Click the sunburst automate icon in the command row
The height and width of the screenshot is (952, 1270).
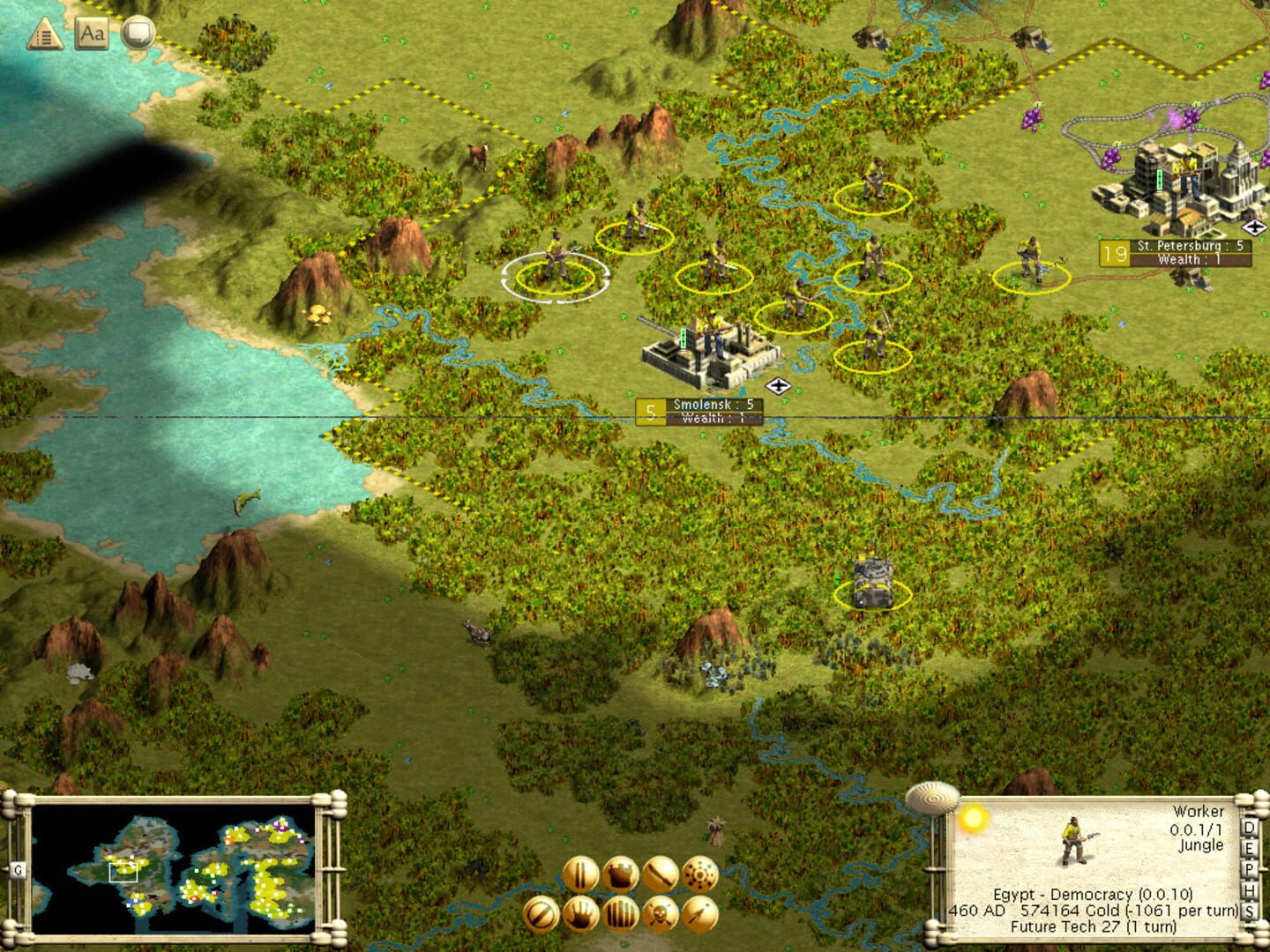point(698,874)
